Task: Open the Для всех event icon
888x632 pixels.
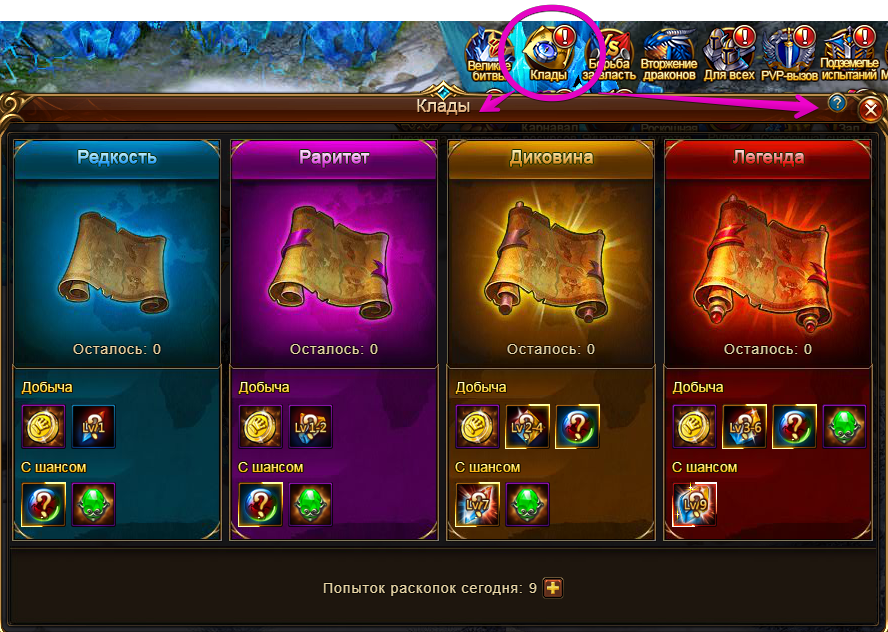Action: coord(727,55)
